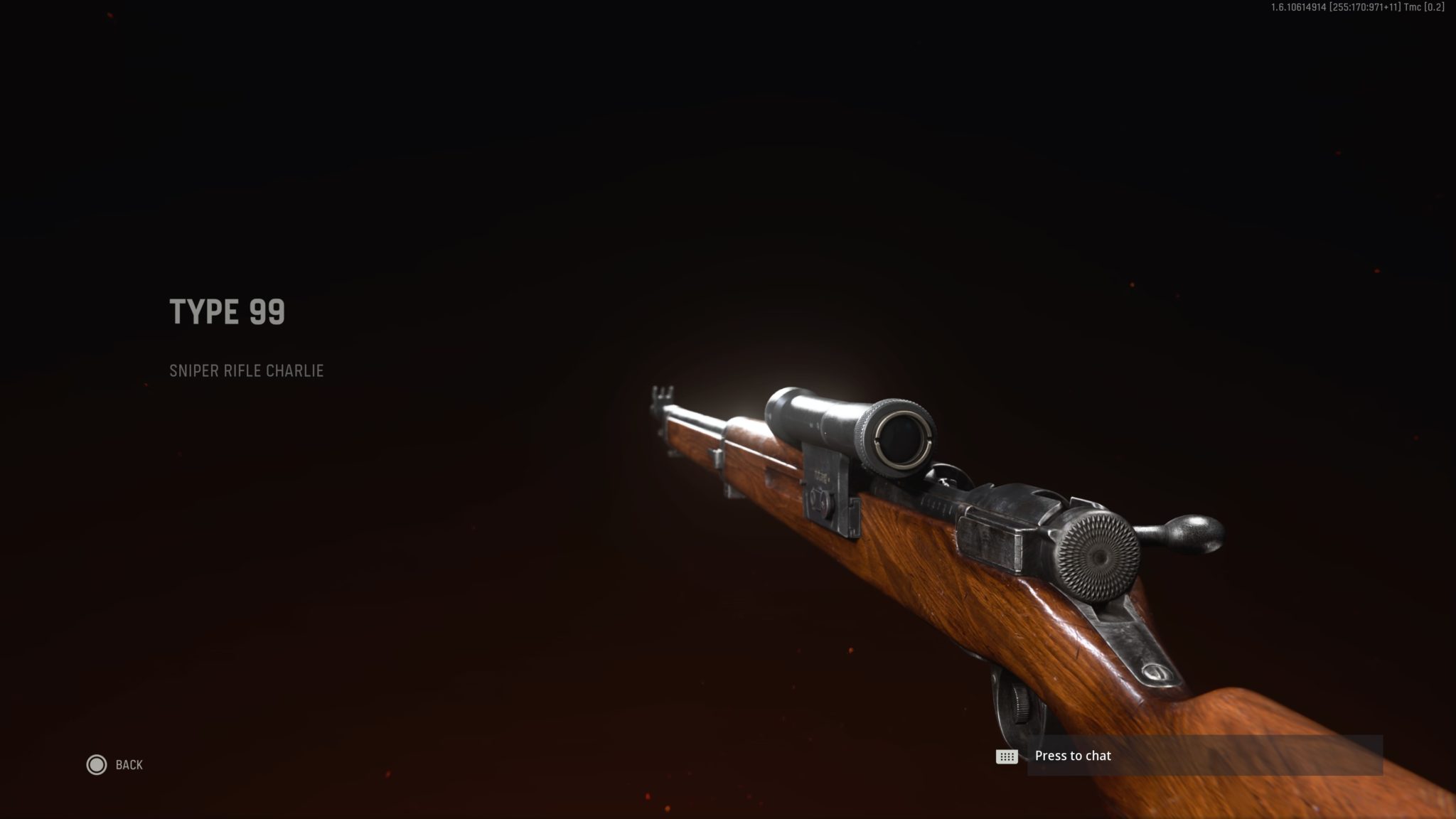Select the circular Back button icon
The width and height of the screenshot is (1456, 819).
96,765
